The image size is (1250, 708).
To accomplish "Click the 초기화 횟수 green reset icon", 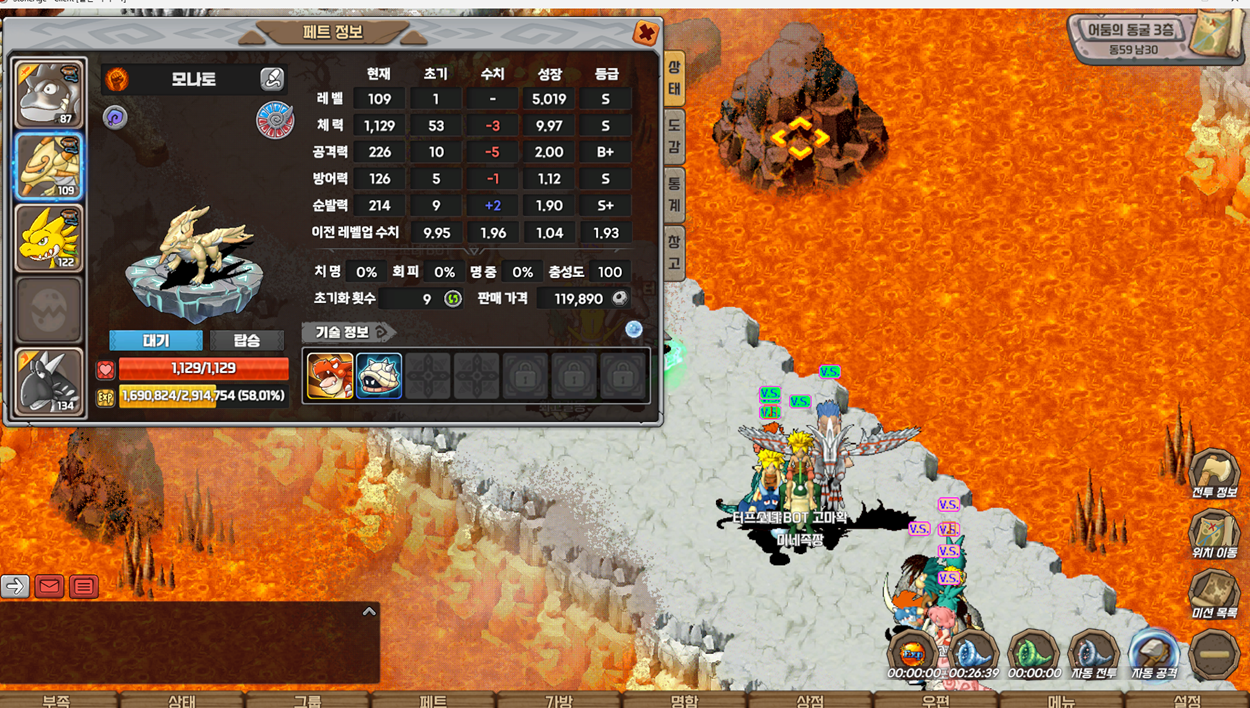I will pyautogui.click(x=453, y=299).
